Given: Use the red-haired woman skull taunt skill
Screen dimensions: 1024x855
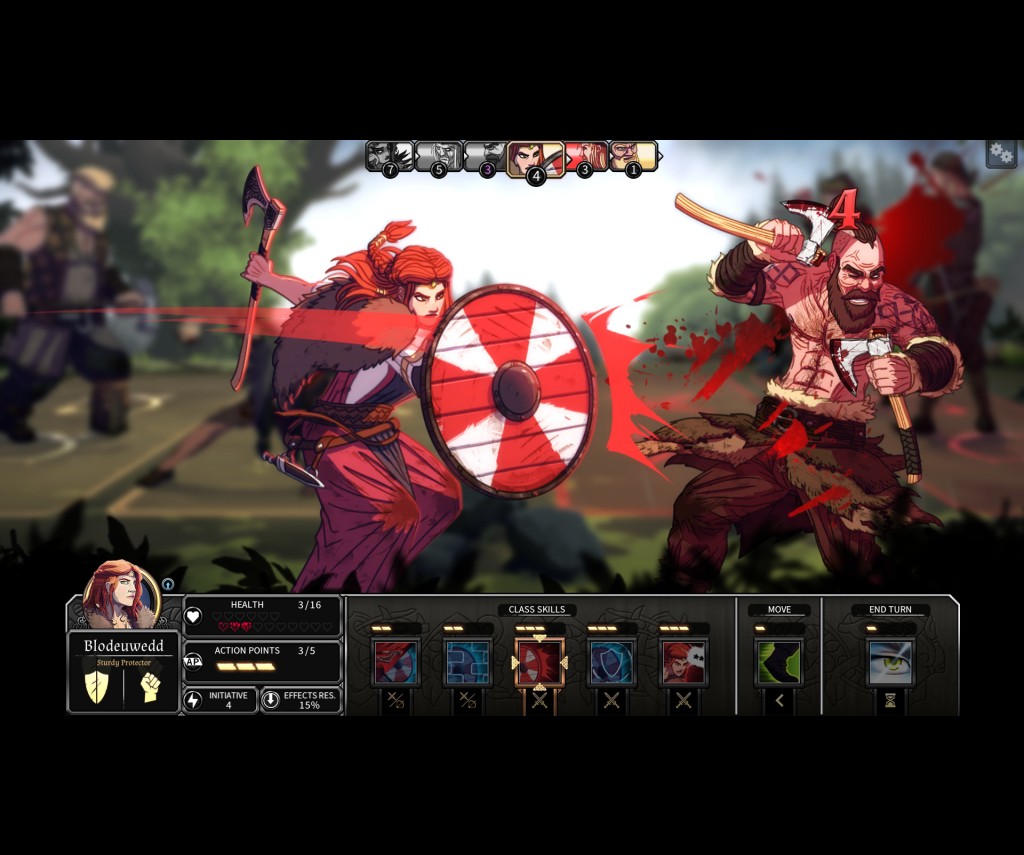Looking at the screenshot, I should 683,662.
